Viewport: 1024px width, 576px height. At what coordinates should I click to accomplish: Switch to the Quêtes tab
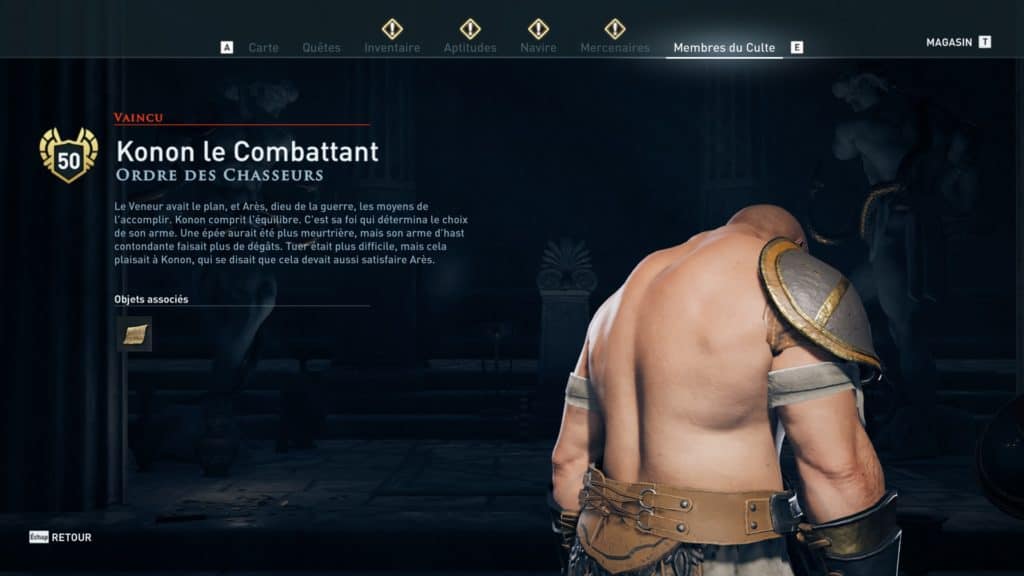pos(321,47)
